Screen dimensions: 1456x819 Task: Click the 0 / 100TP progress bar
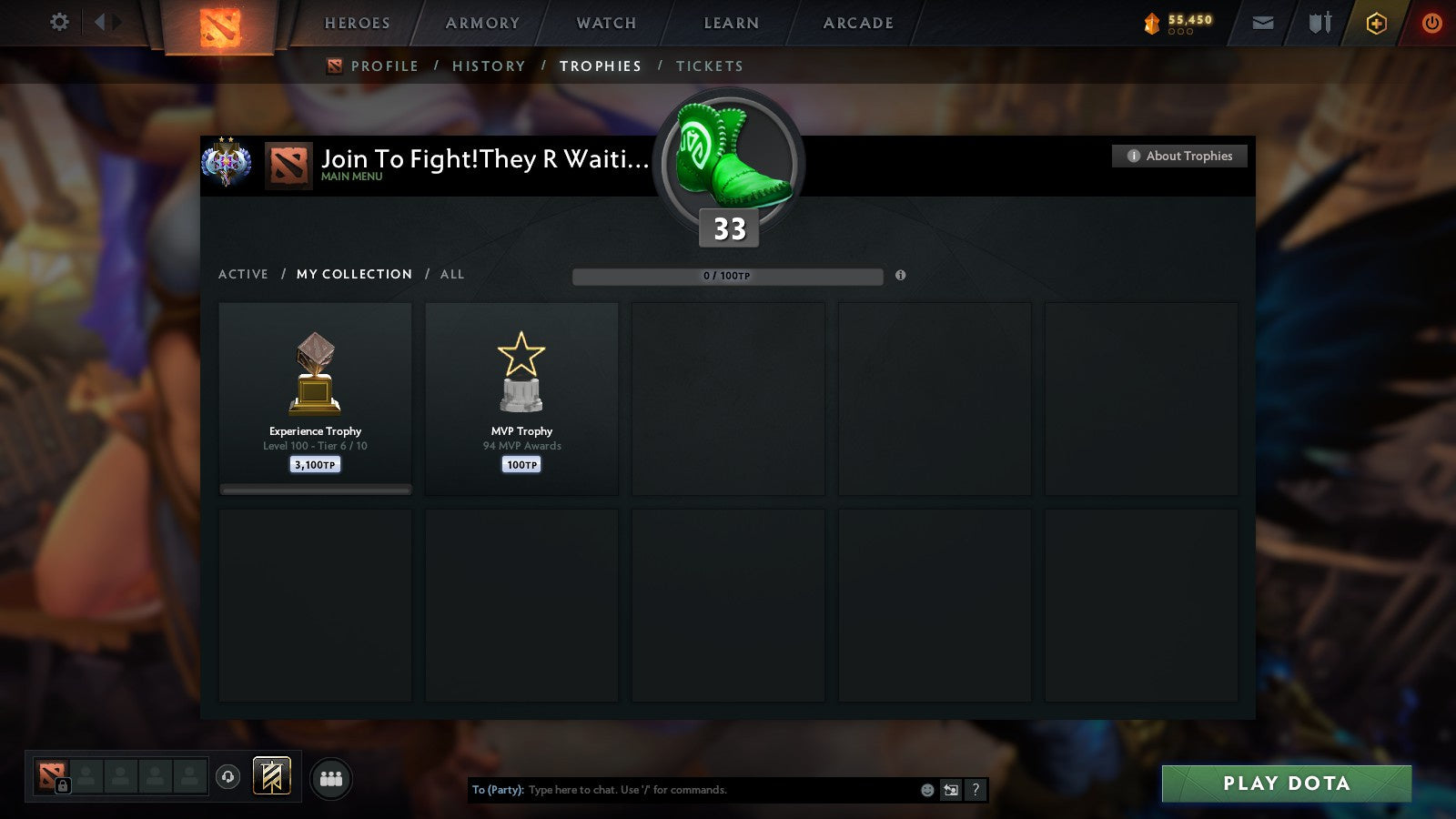pyautogui.click(x=726, y=276)
